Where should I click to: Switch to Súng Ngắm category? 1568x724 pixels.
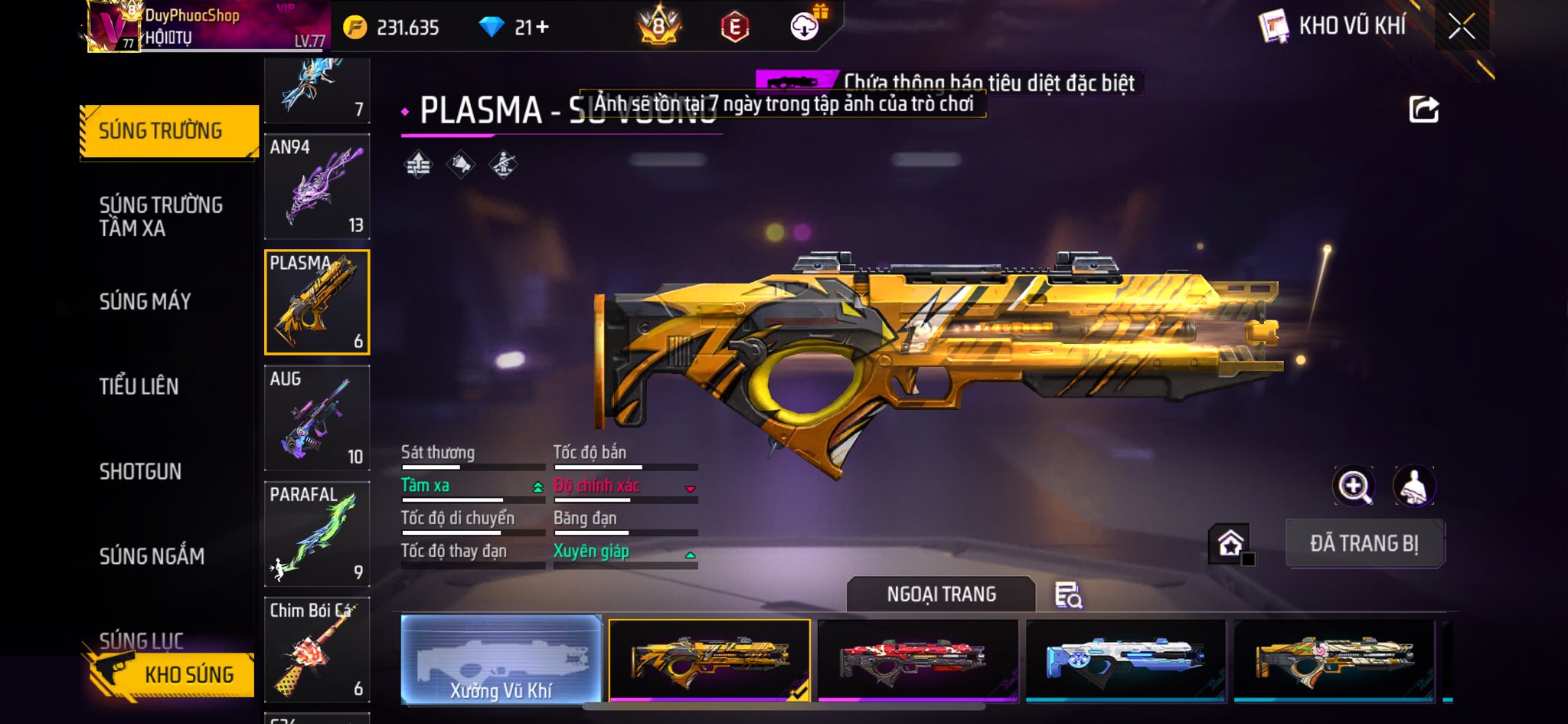[x=152, y=555]
